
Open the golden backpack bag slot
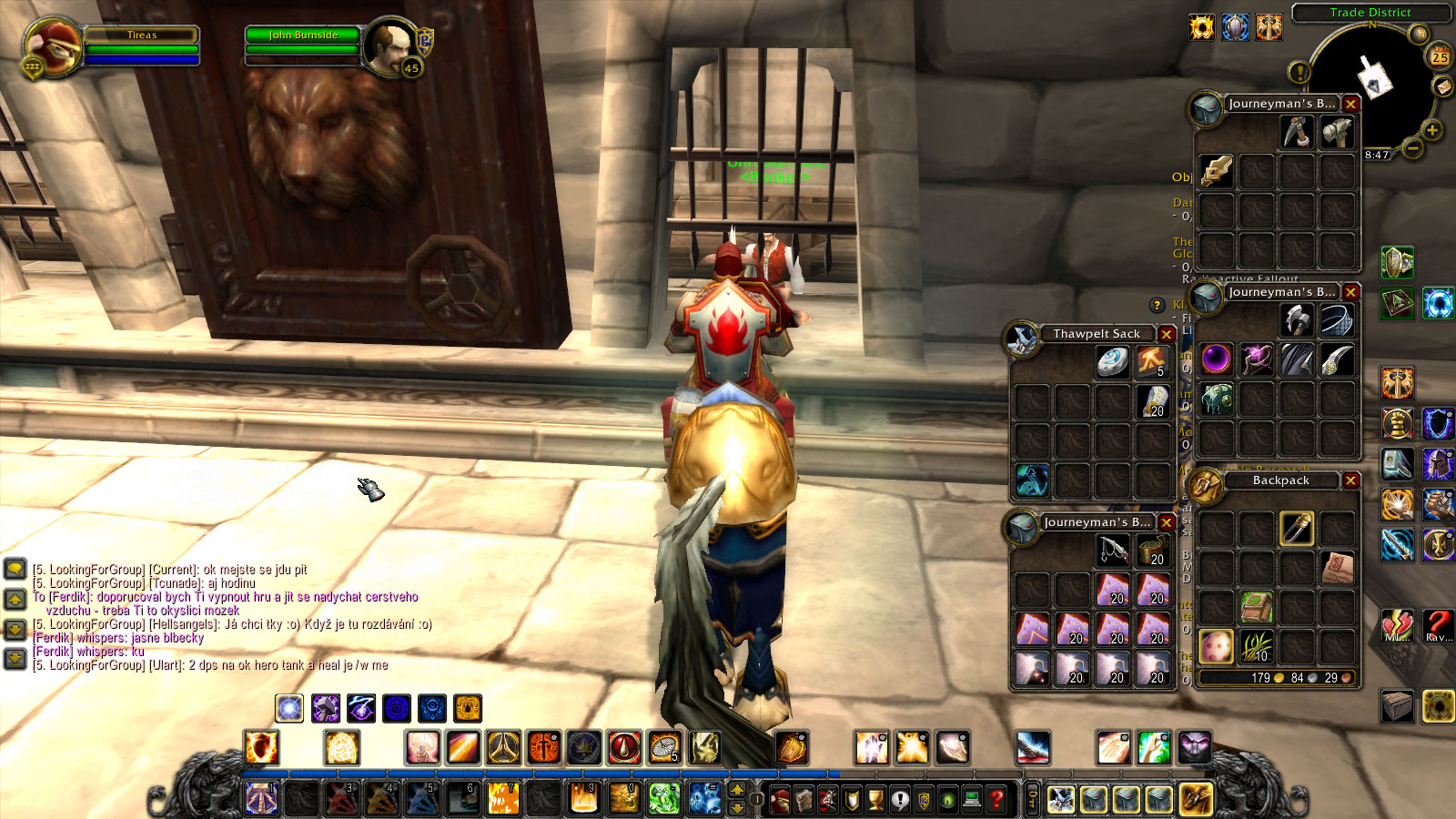point(1196,800)
